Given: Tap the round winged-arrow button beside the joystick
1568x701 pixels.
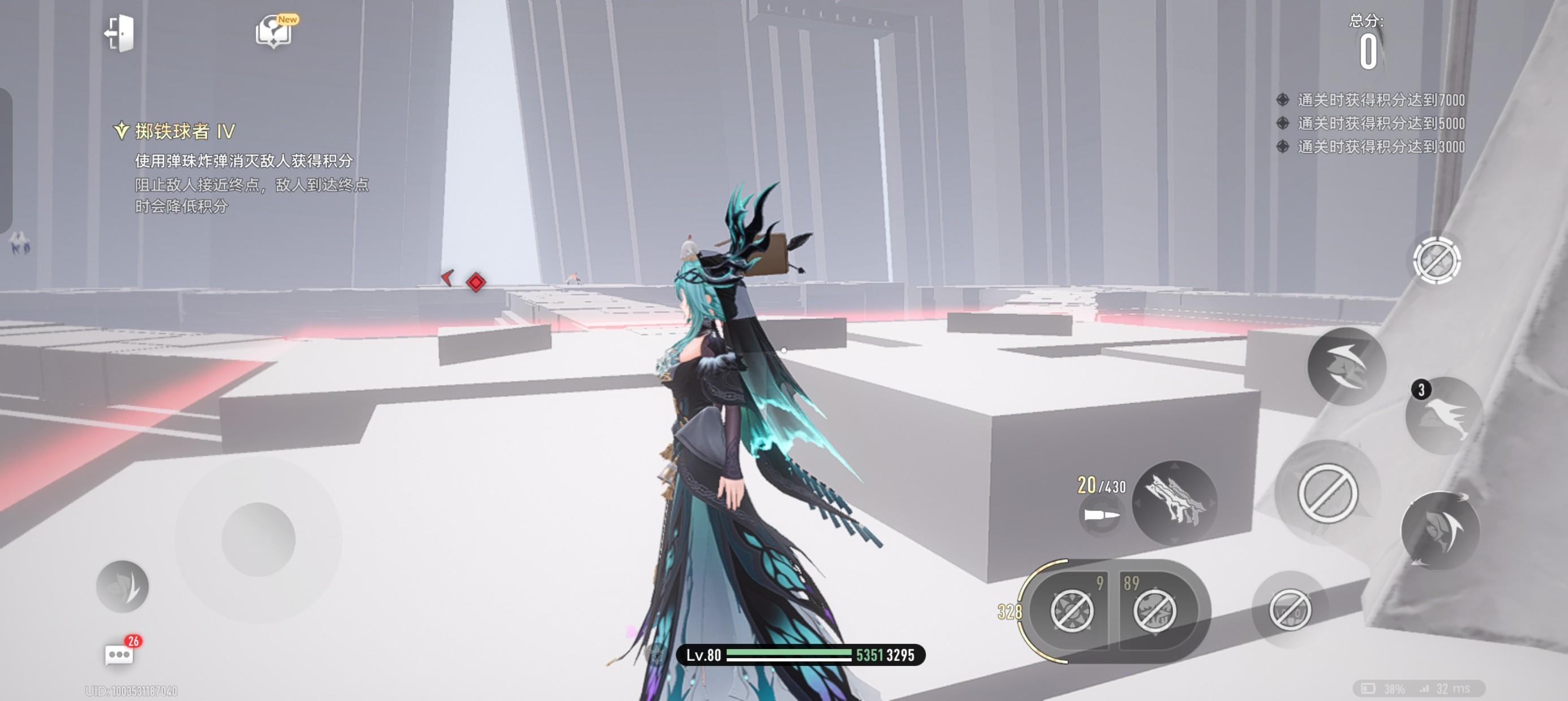Looking at the screenshot, I should tap(122, 586).
